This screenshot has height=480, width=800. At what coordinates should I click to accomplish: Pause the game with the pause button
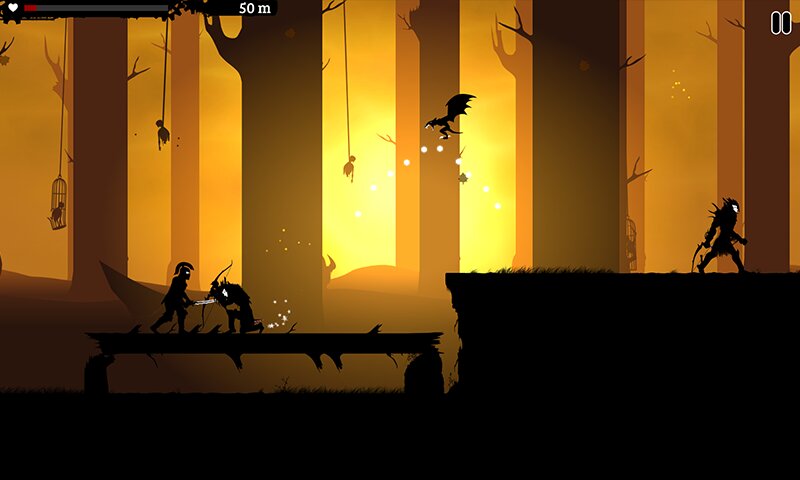(x=780, y=23)
